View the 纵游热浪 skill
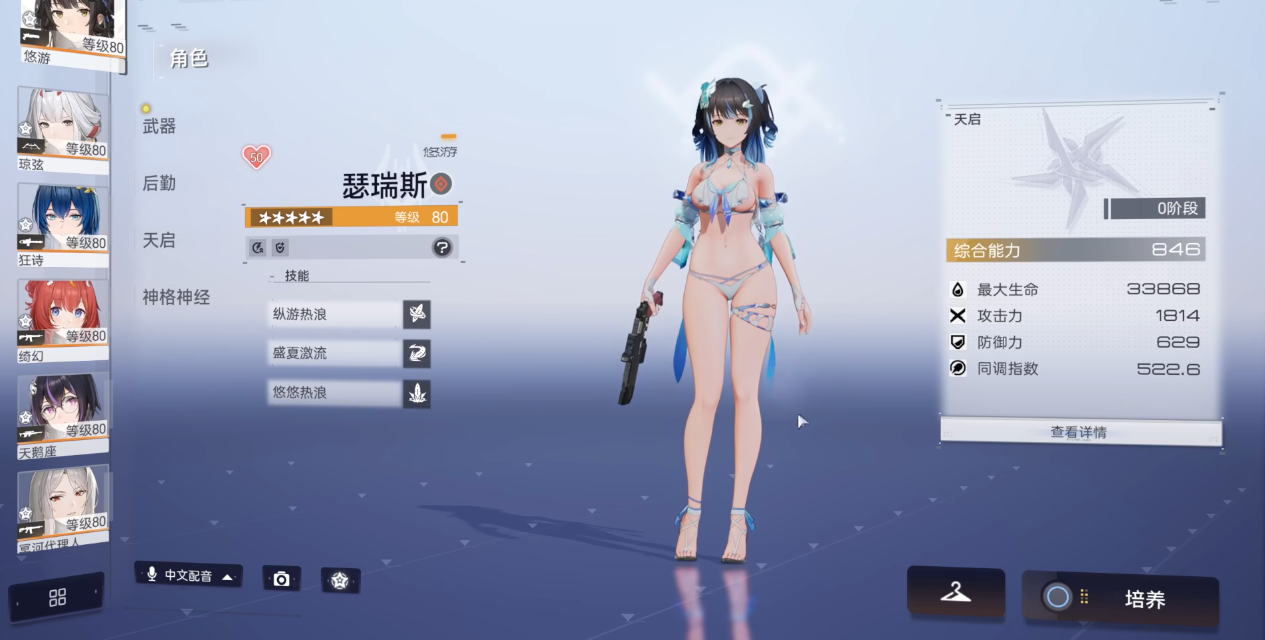Screen dimensions: 1265x640 [335, 314]
